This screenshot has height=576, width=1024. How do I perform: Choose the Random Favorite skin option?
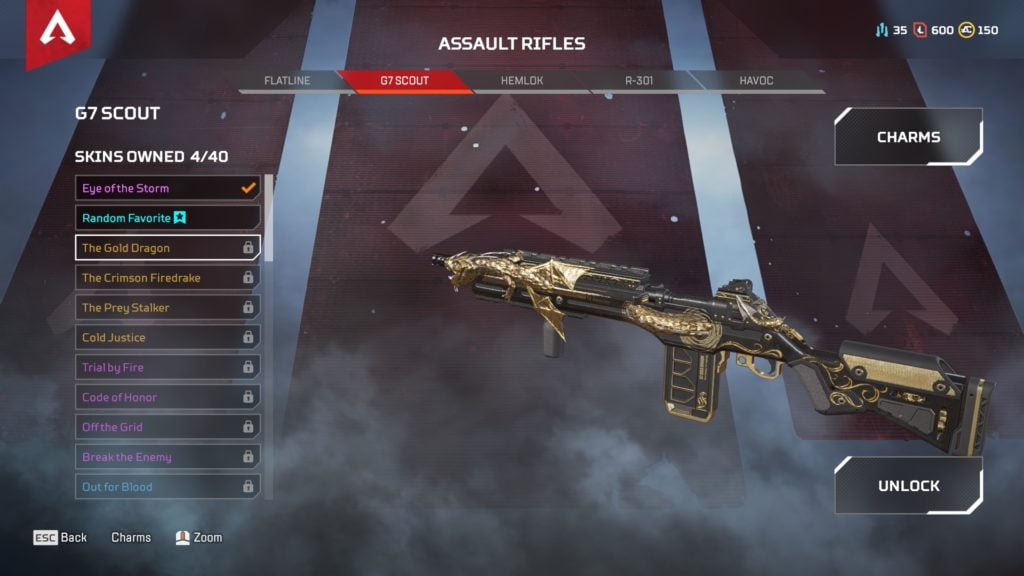(x=167, y=218)
